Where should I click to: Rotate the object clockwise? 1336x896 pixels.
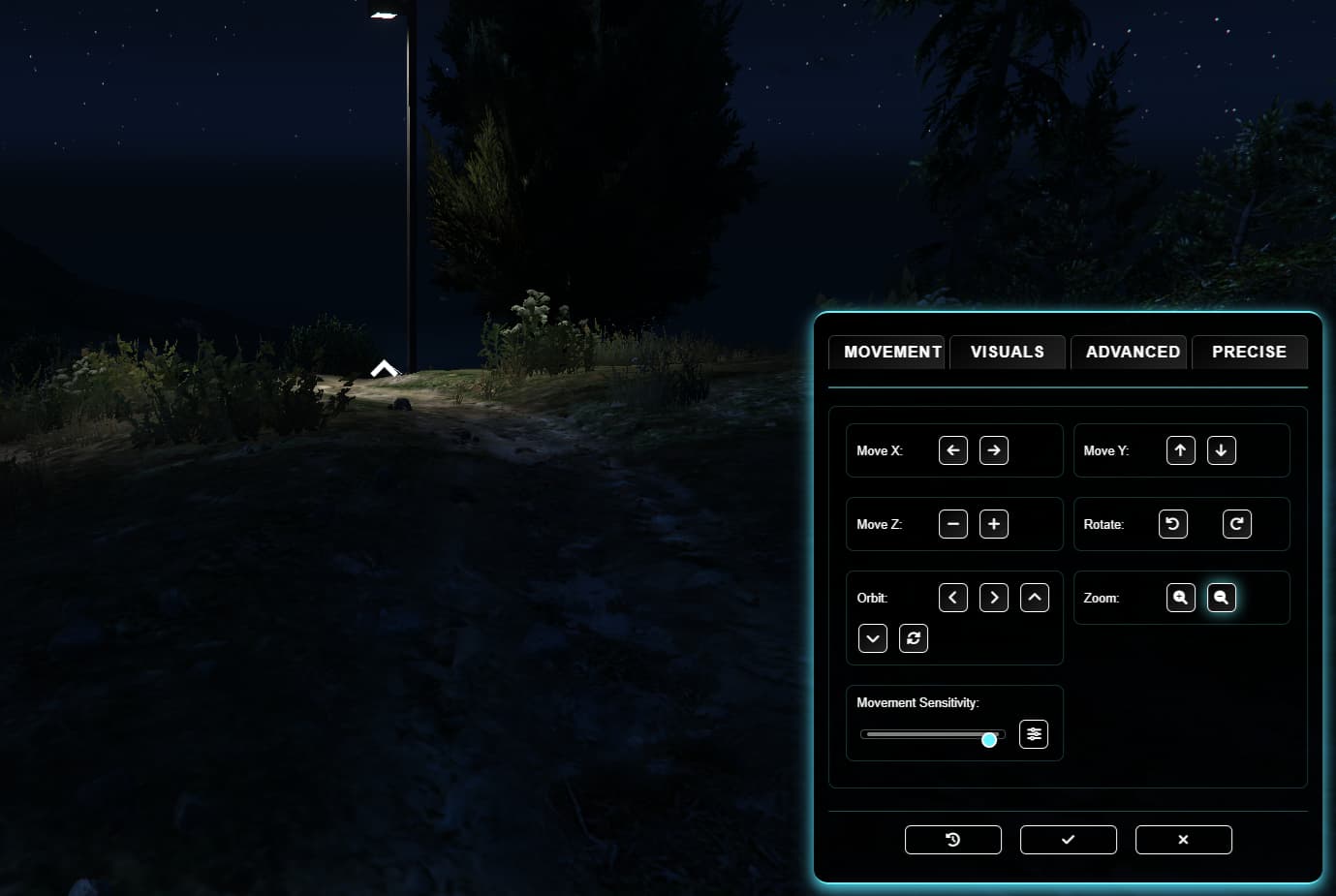1236,523
